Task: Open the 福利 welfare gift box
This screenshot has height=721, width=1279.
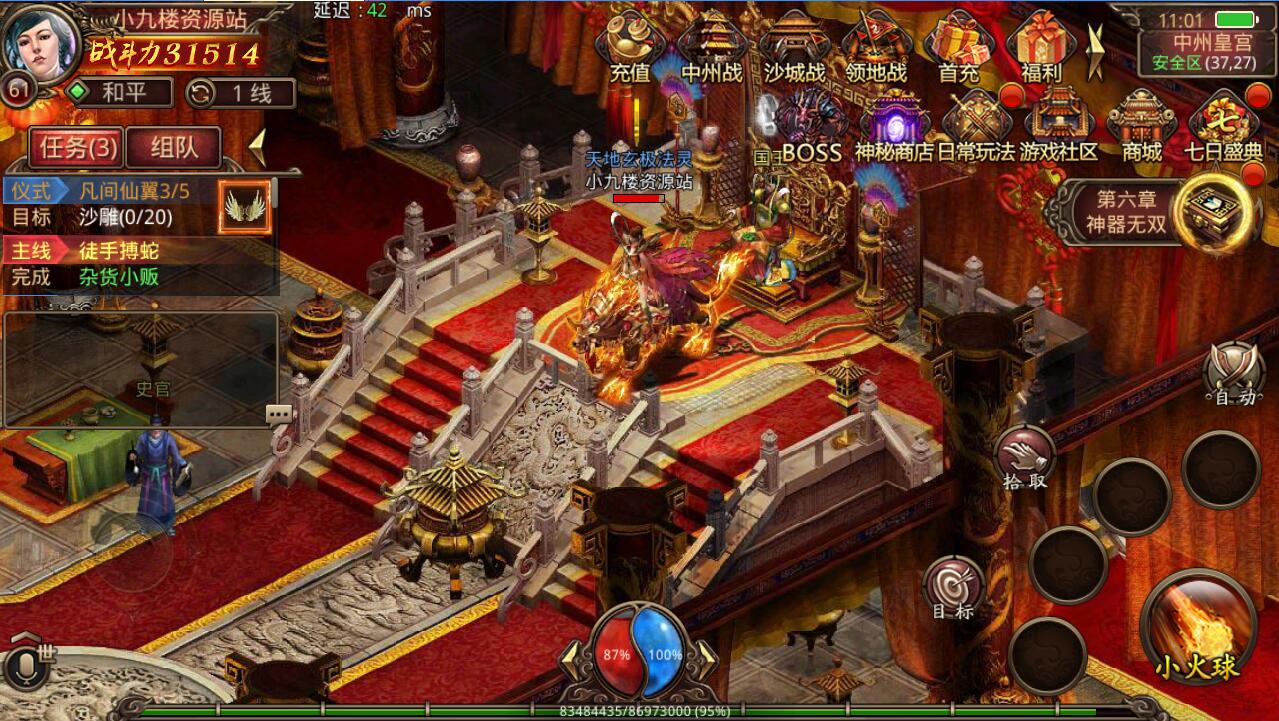Action: tap(1041, 47)
